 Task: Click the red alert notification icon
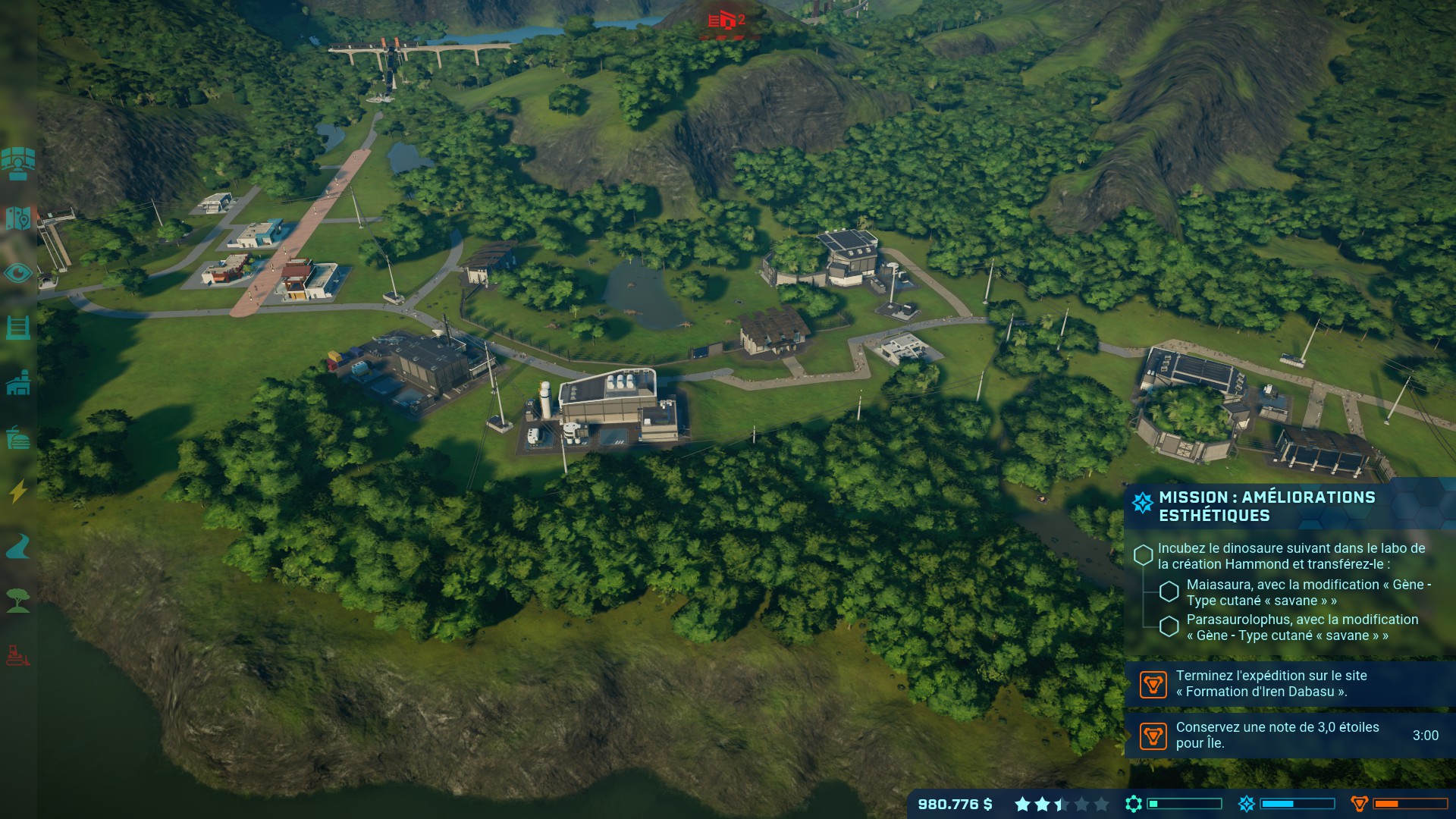[726, 20]
